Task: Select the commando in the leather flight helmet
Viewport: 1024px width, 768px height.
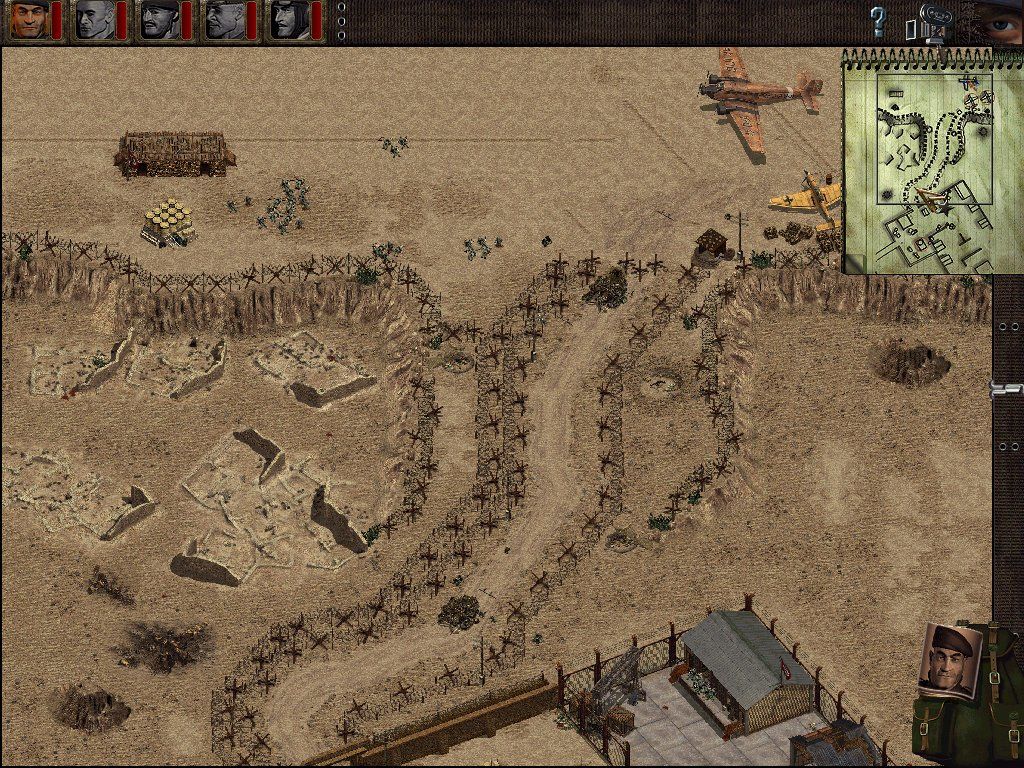Action: [289, 20]
